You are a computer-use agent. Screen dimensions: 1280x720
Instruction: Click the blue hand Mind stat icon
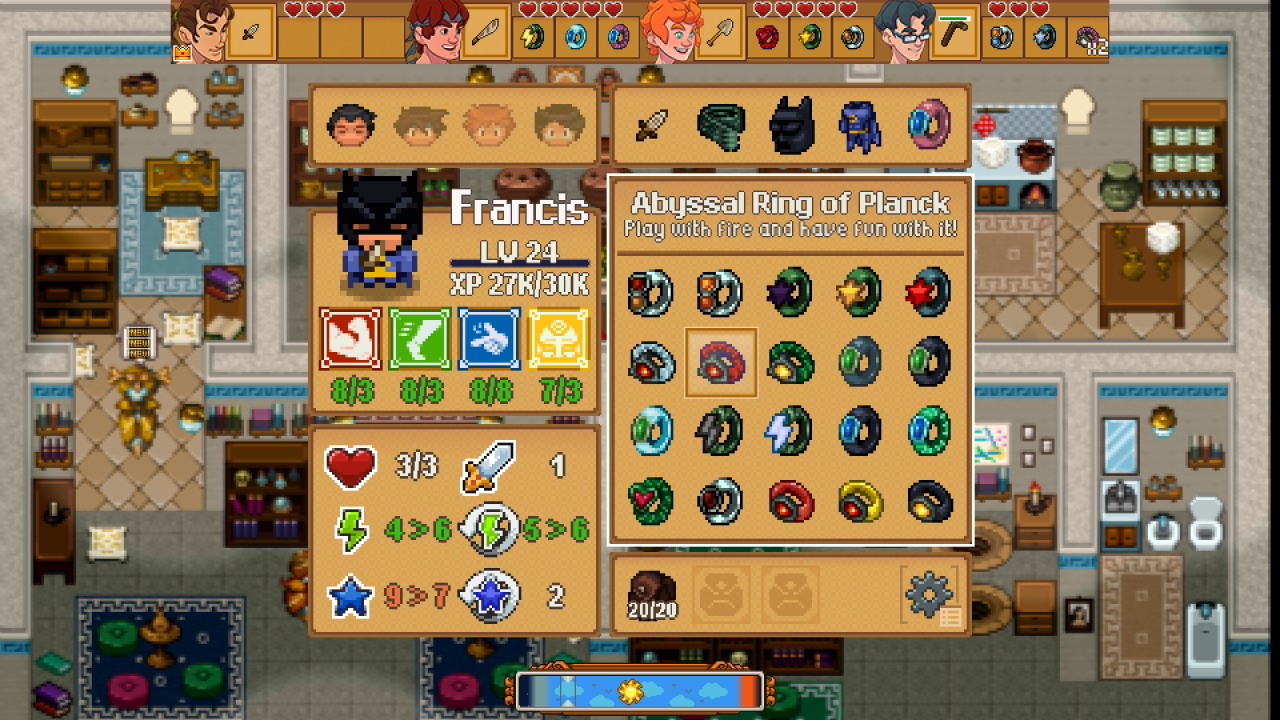click(489, 340)
